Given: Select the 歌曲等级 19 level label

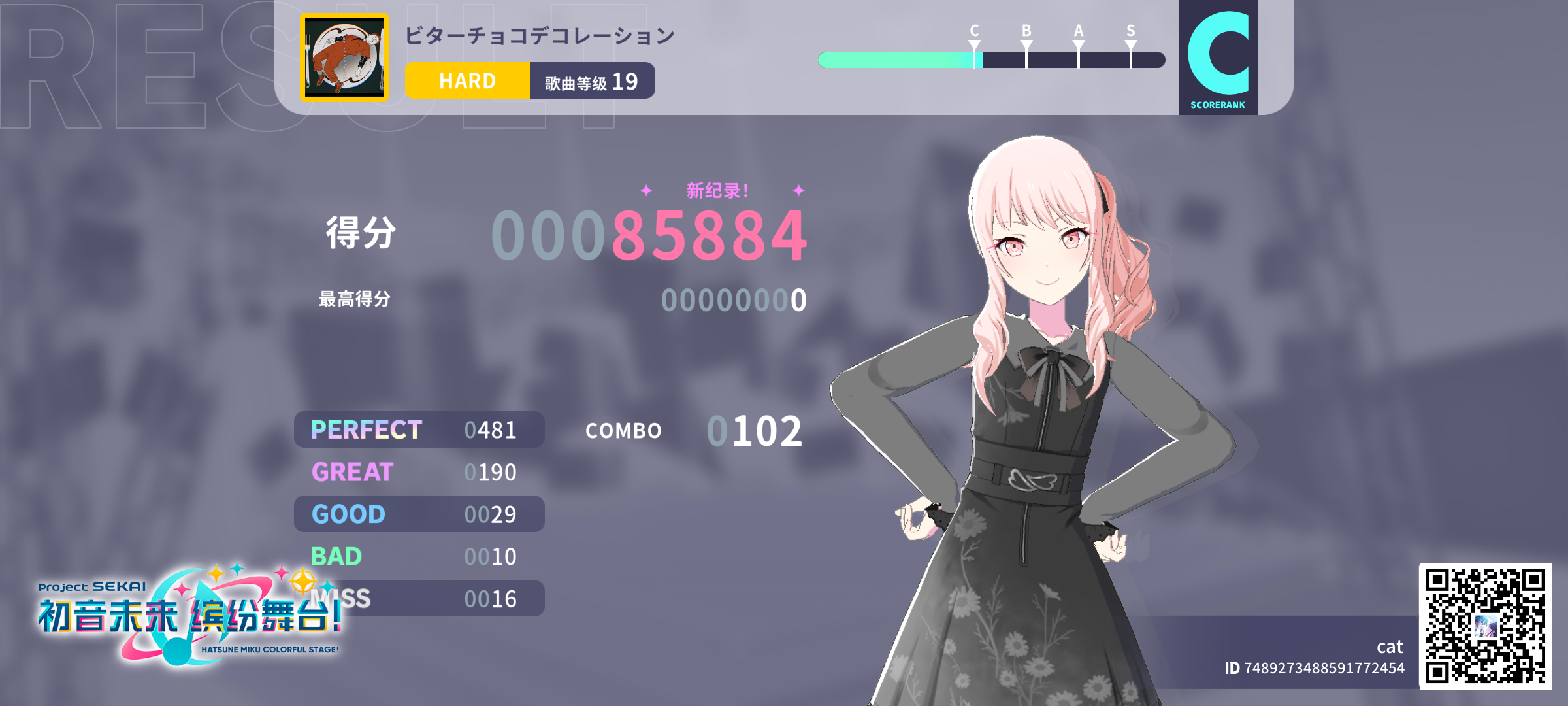Looking at the screenshot, I should (x=591, y=80).
